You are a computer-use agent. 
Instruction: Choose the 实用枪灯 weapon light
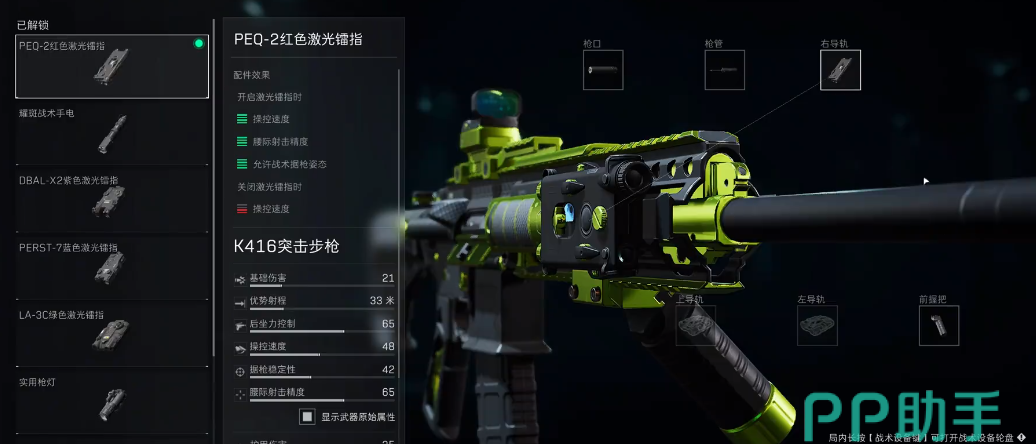(x=112, y=400)
